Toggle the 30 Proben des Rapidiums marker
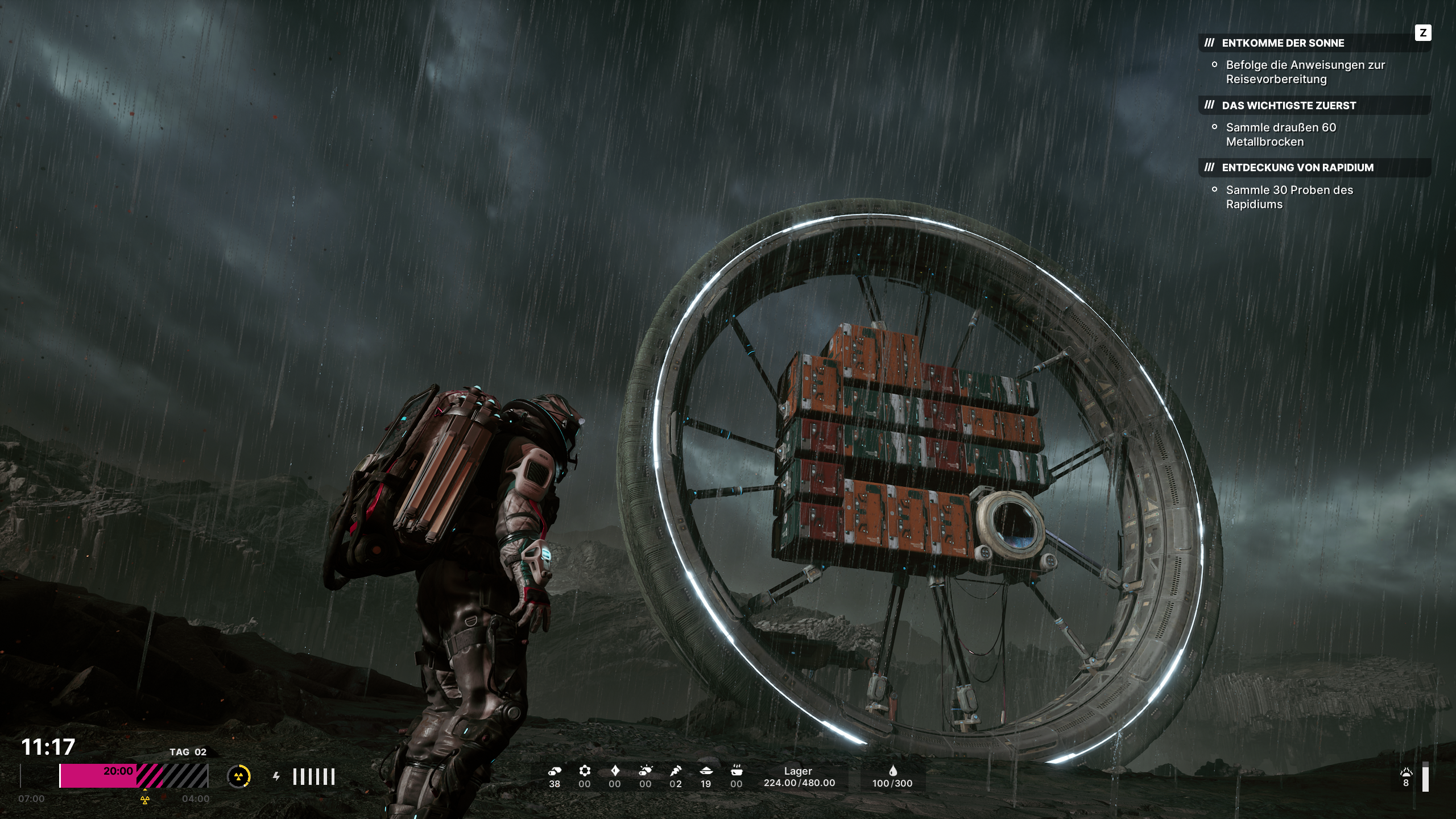 [x=1215, y=190]
